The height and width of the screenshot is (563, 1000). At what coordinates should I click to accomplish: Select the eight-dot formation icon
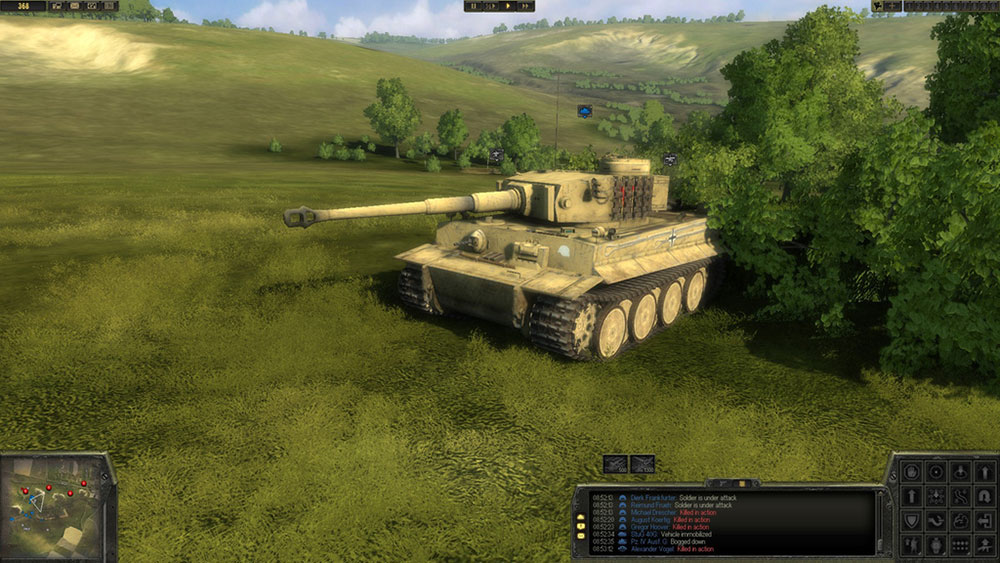(x=960, y=545)
